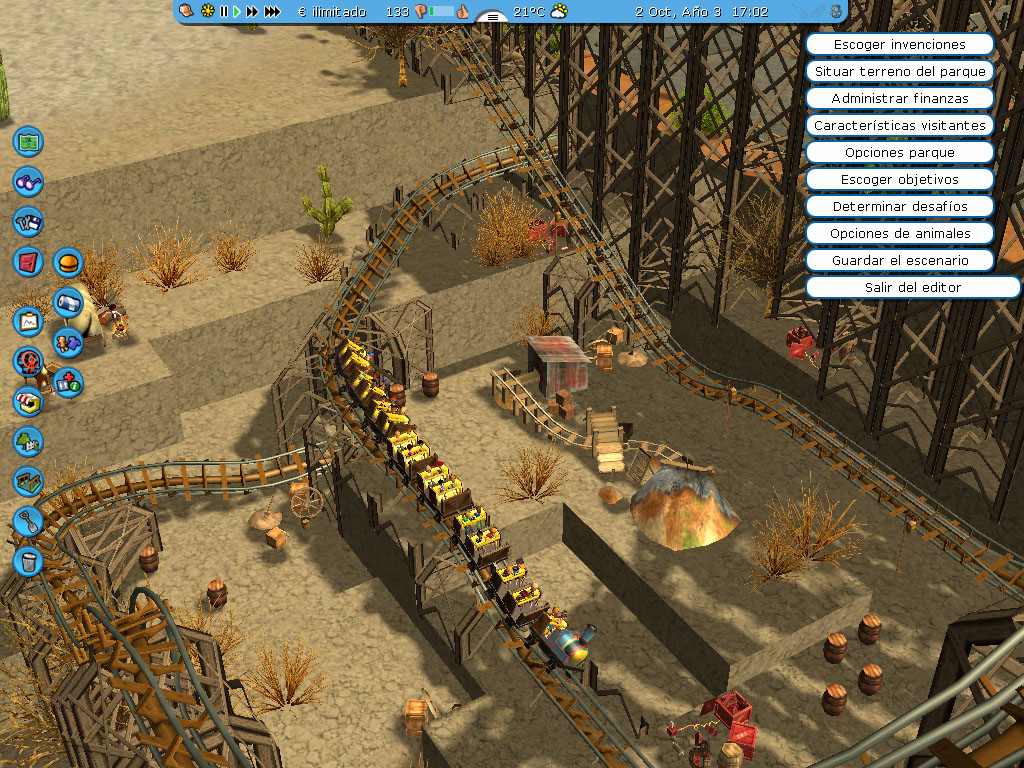Viewport: 1024px width, 768px height.
Task: Click the trash bin delete icon
Action: tap(28, 560)
